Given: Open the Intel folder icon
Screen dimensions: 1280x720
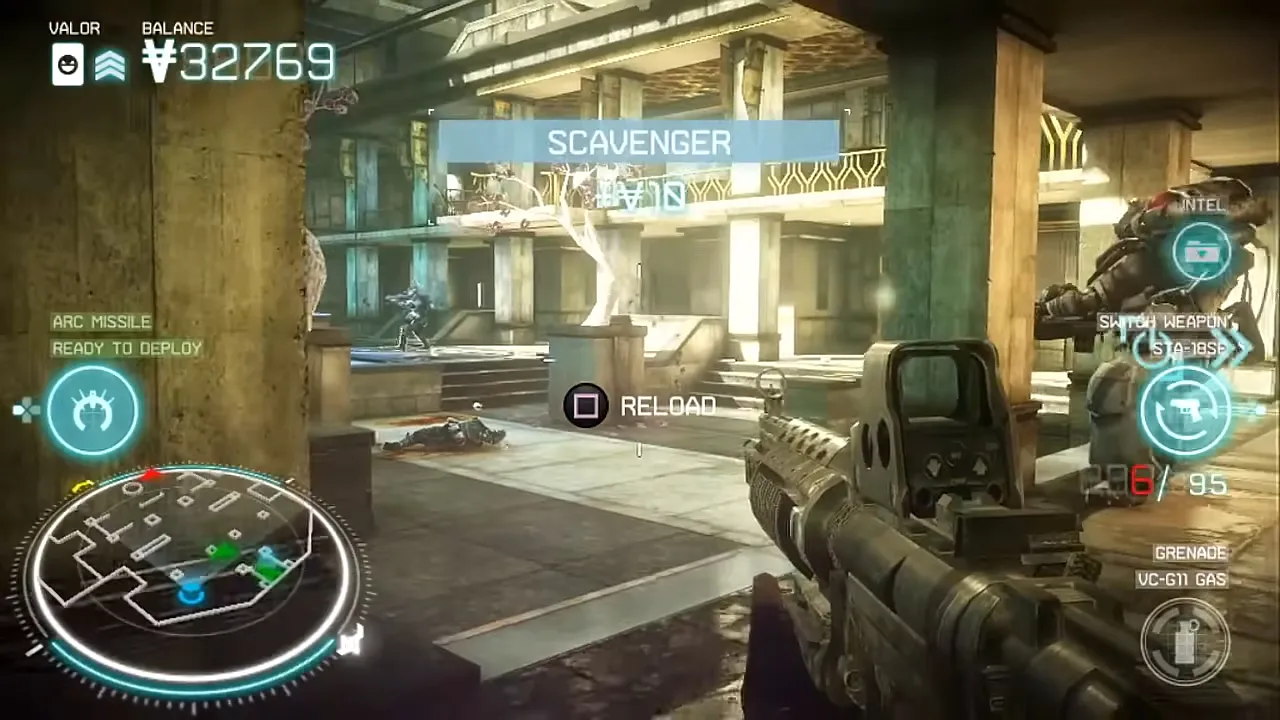Looking at the screenshot, I should [1200, 250].
